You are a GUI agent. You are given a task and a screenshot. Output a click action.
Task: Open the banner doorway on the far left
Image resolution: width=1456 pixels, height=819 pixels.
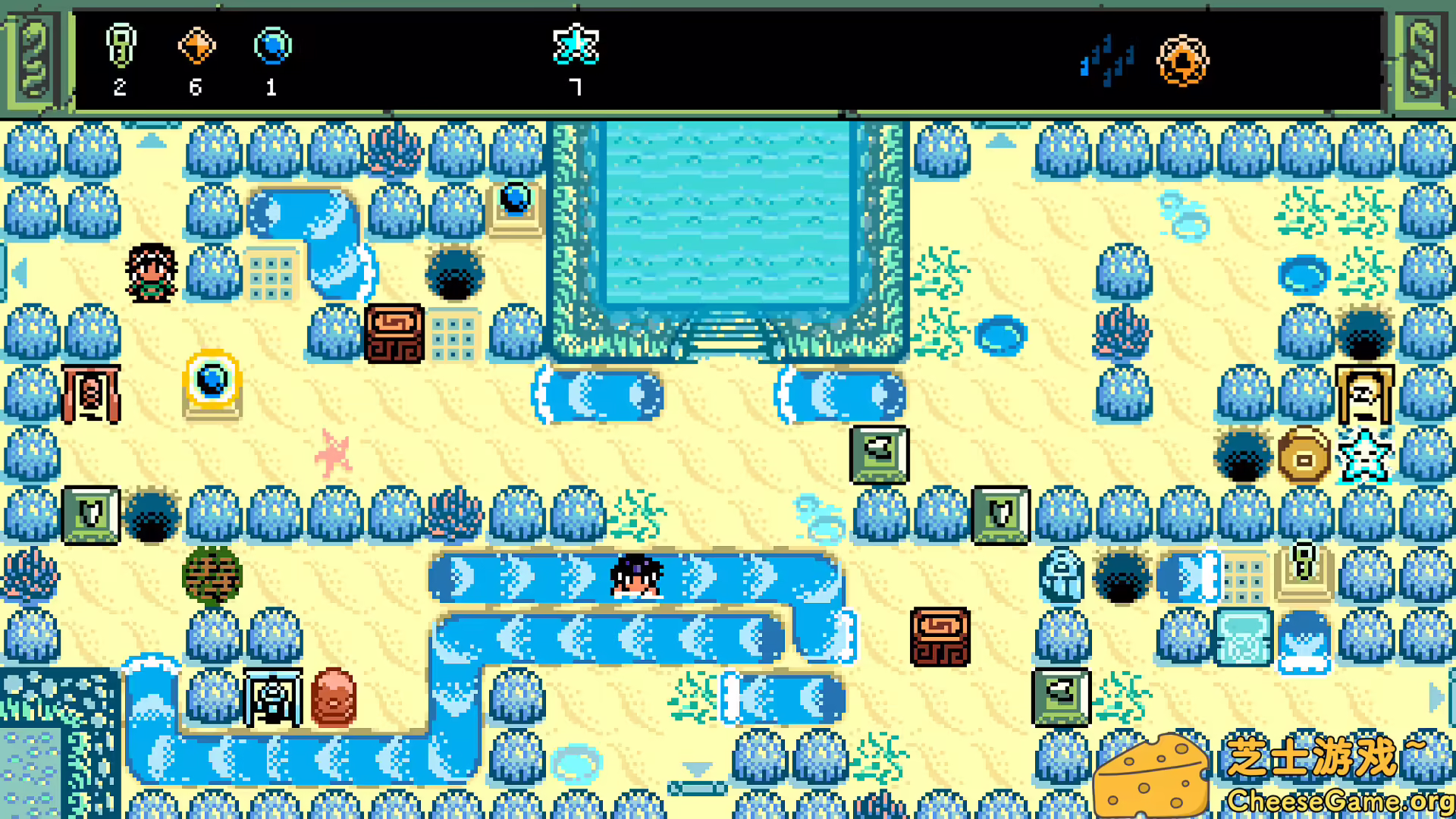pyautogui.click(x=93, y=393)
